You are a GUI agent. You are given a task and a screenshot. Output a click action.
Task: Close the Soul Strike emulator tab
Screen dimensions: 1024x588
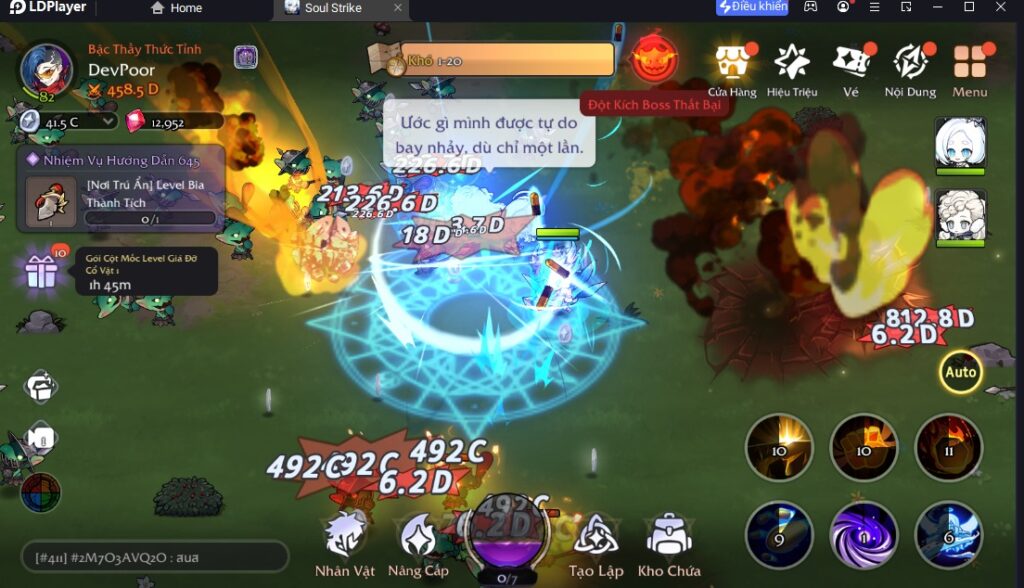[x=397, y=8]
